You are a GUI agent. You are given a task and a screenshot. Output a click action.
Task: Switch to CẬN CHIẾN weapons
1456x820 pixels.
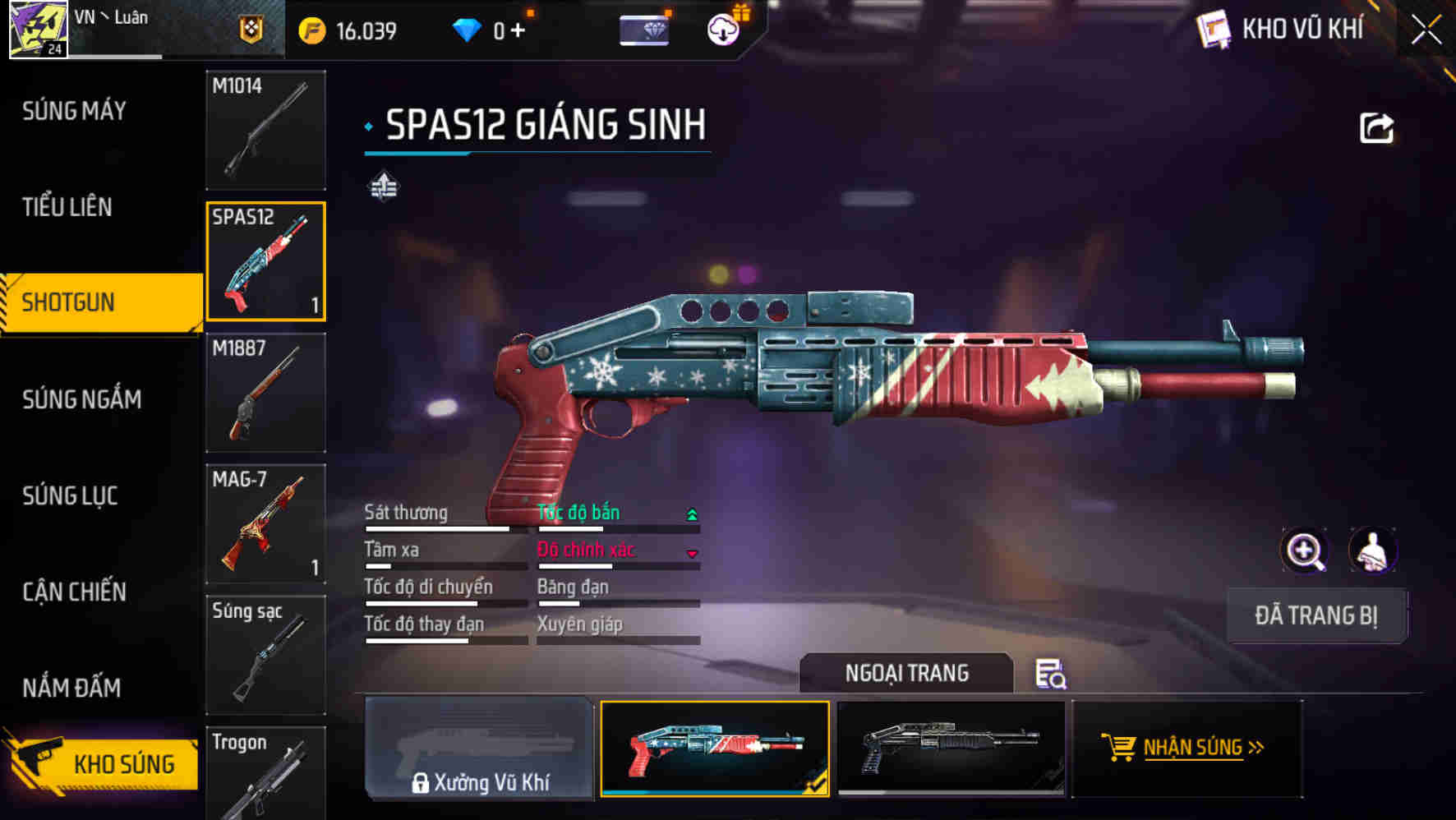(74, 592)
